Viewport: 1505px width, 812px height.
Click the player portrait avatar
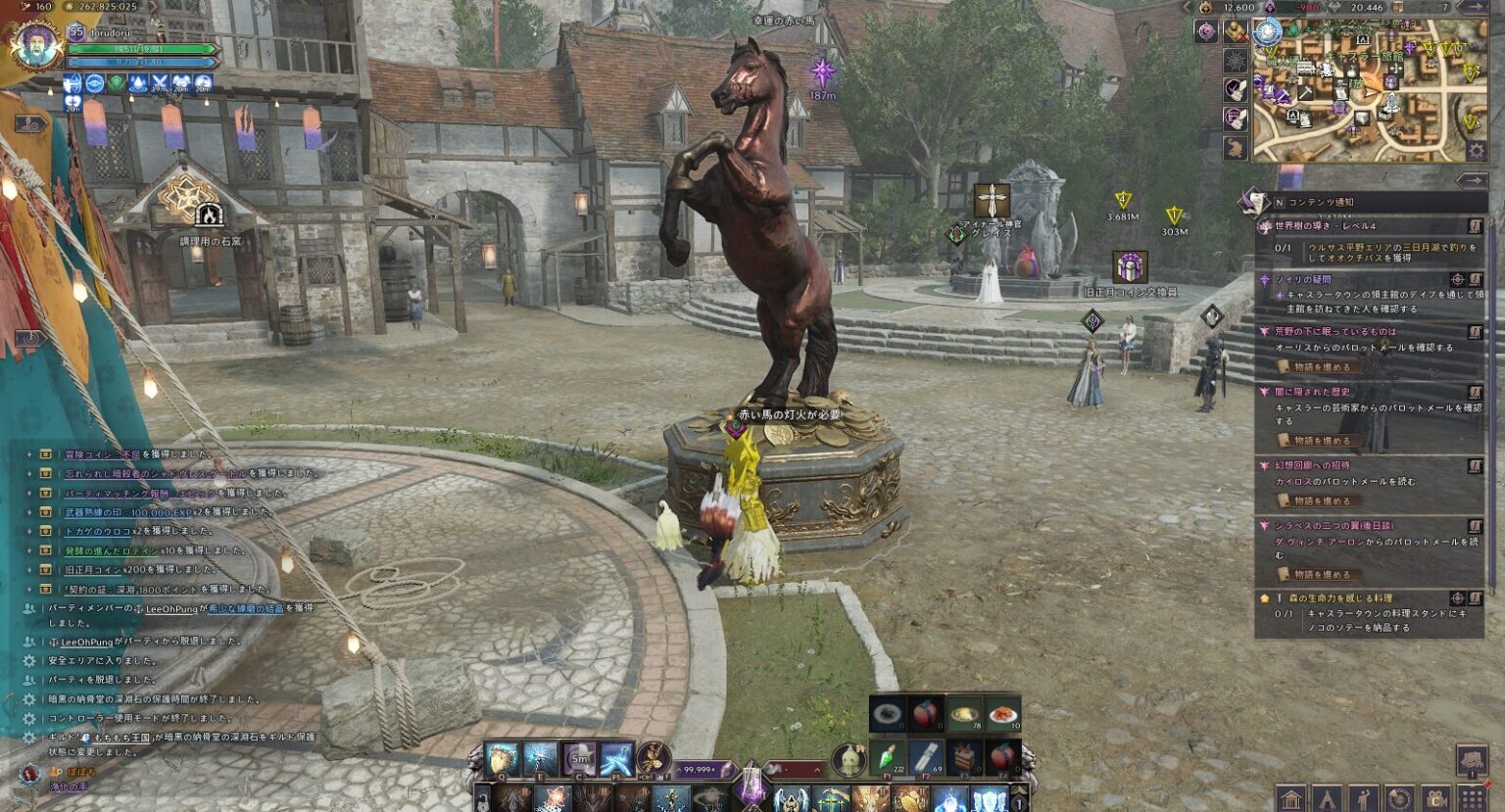pos(36,45)
